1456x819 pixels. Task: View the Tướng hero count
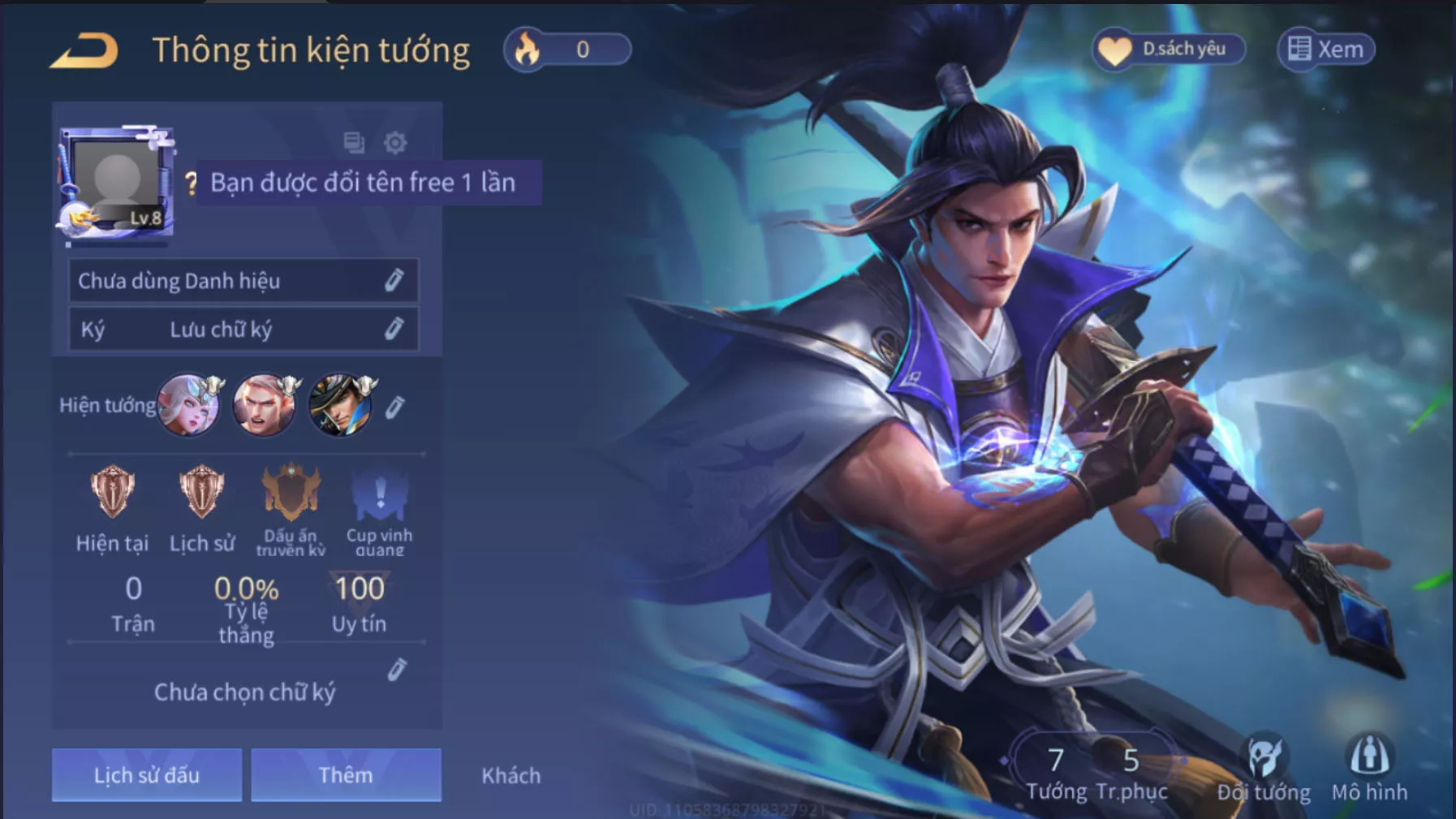pos(1056,772)
